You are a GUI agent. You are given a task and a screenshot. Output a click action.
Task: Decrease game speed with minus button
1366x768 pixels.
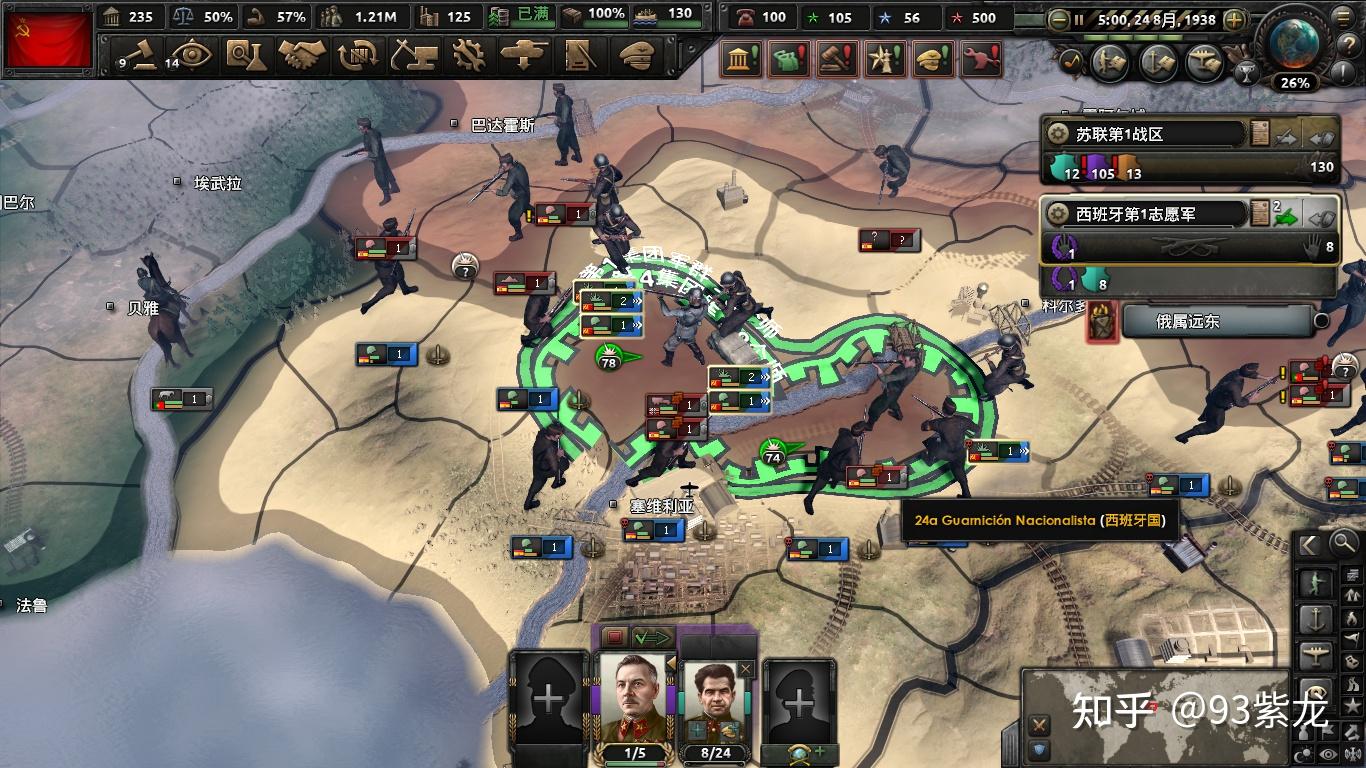pos(1058,19)
